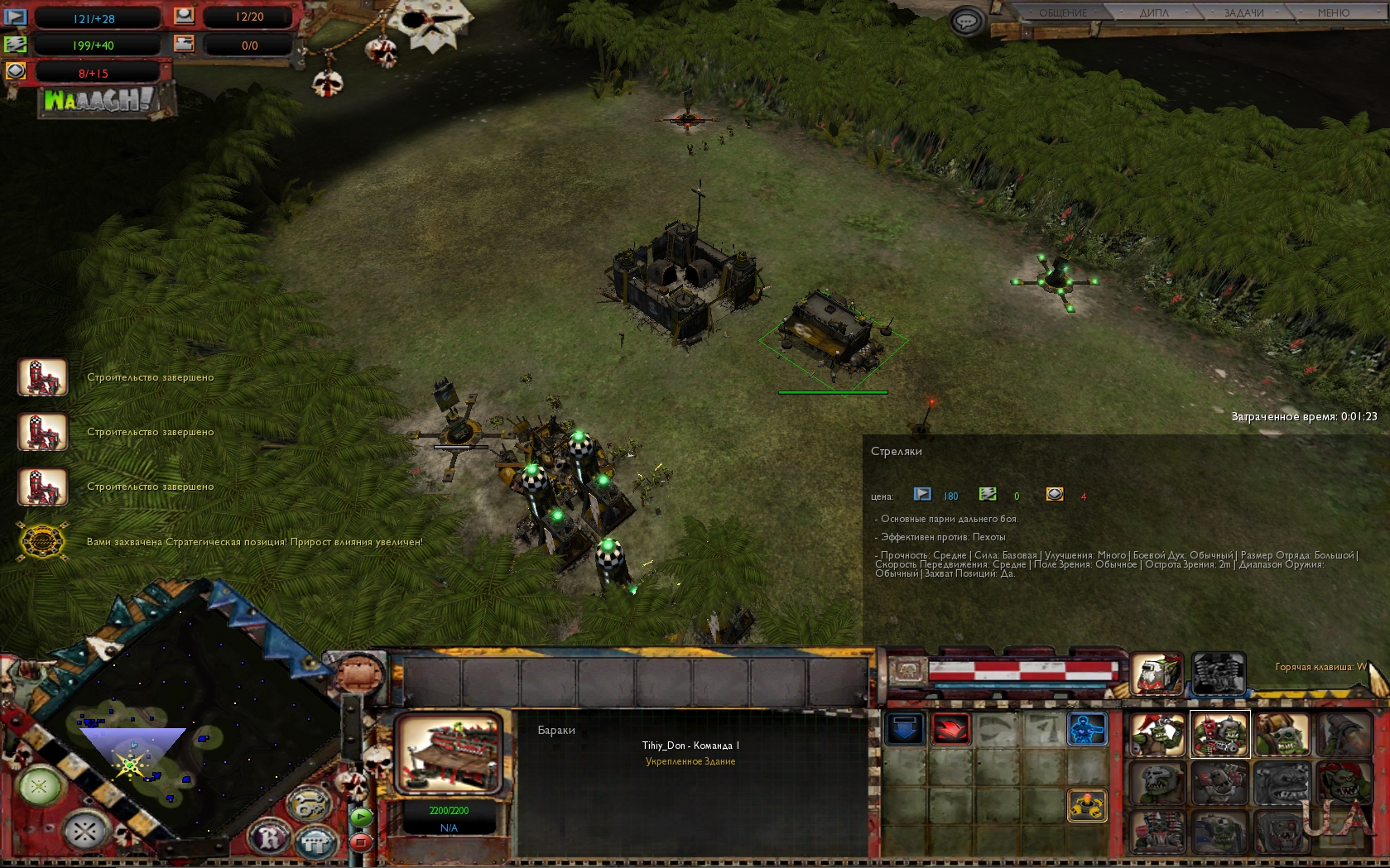
Task: Click the red stop button
Action: coord(361,842)
